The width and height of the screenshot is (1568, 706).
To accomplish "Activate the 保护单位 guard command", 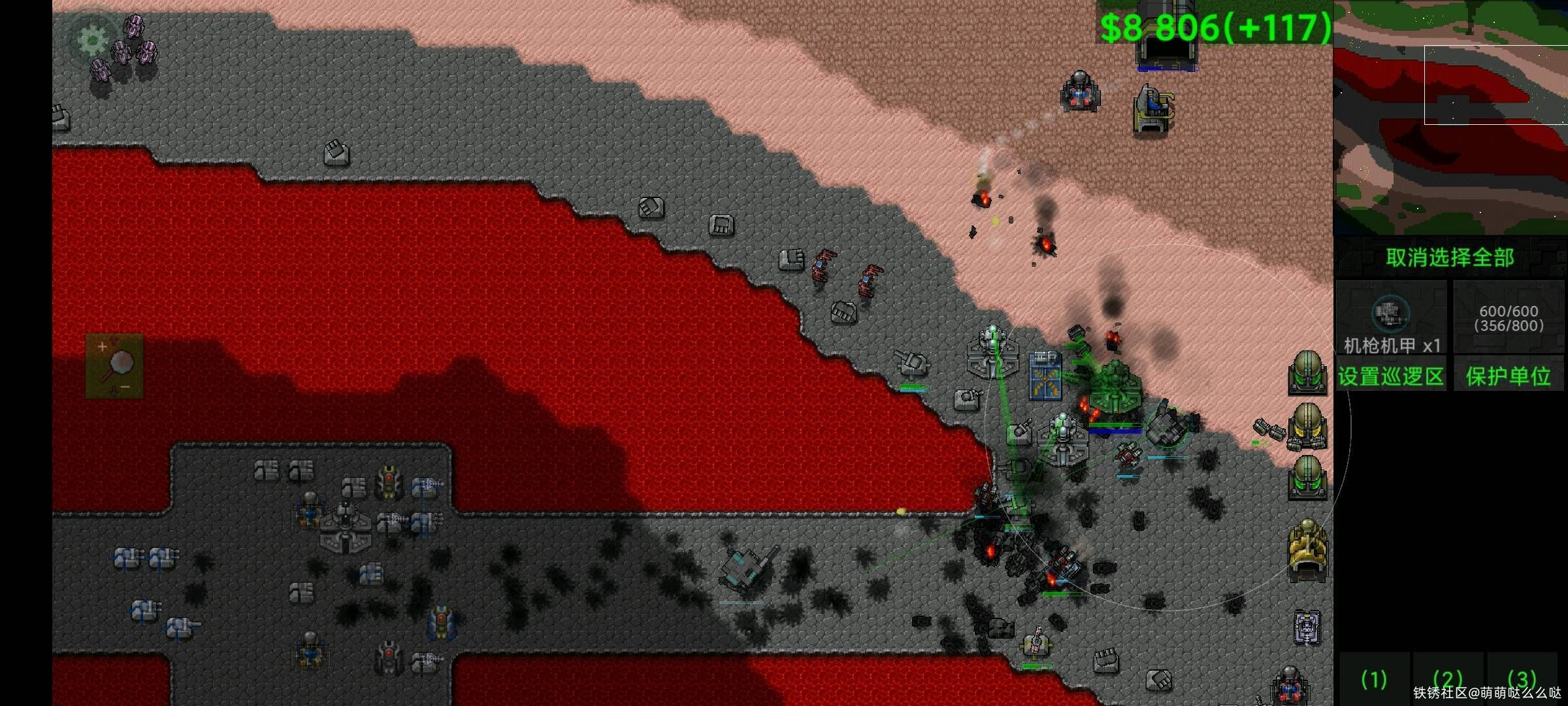I will 1509,376.
